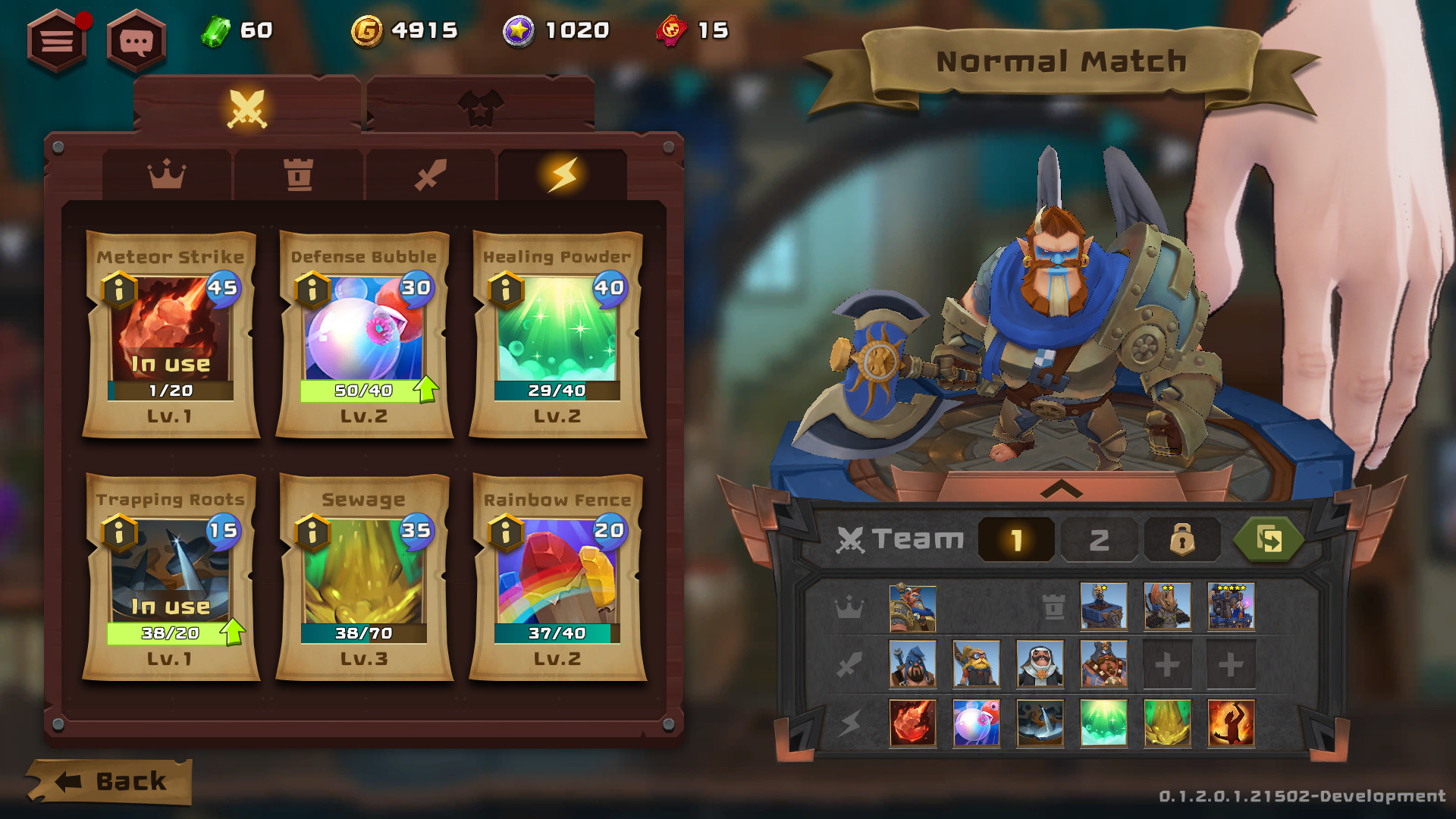1456x819 pixels.
Task: Open the lightning spells tab
Action: pos(562,175)
